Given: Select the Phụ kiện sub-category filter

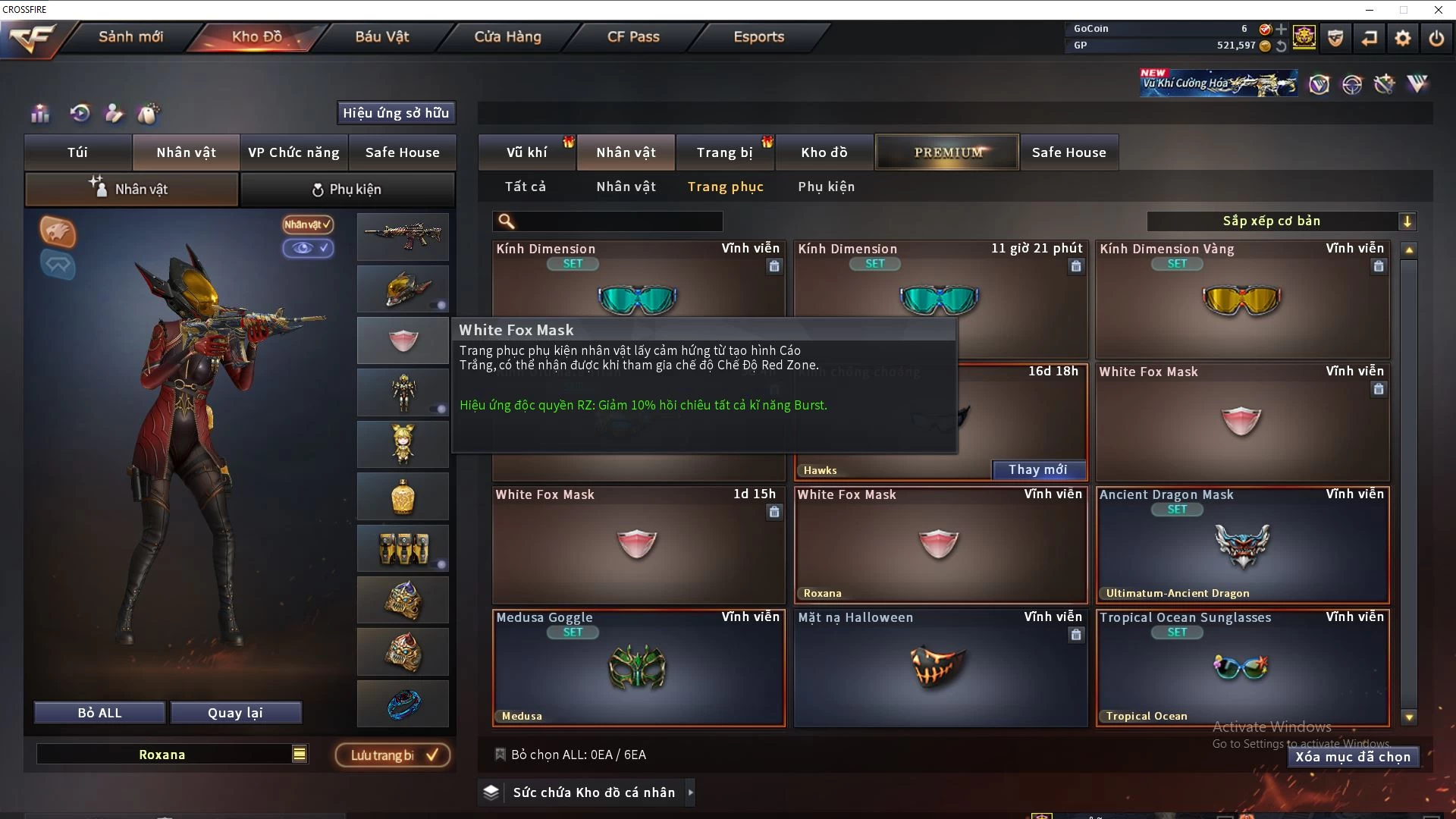Looking at the screenshot, I should (826, 187).
